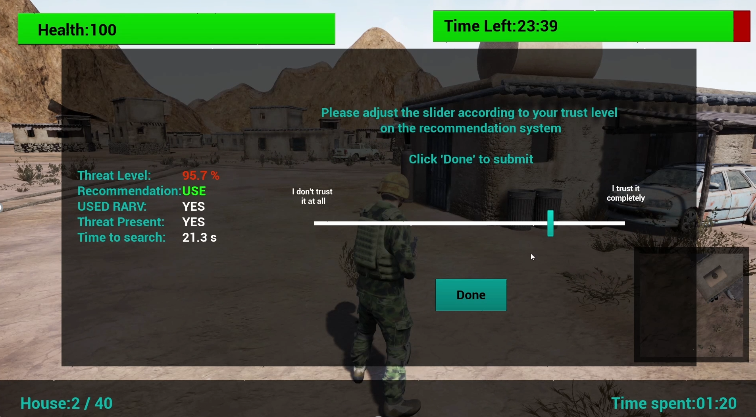Click the teal trust slider handle

click(x=550, y=223)
